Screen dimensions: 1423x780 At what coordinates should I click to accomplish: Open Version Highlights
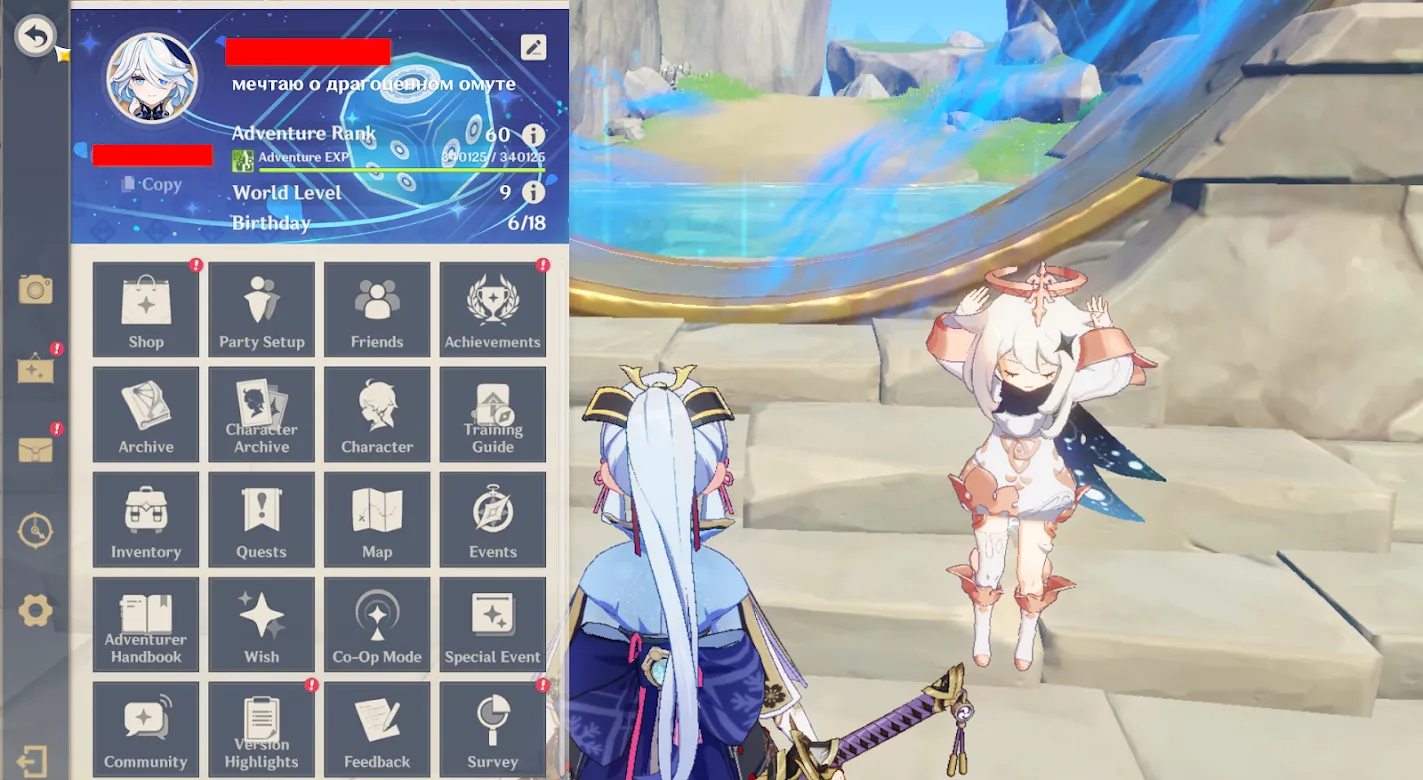tap(261, 729)
